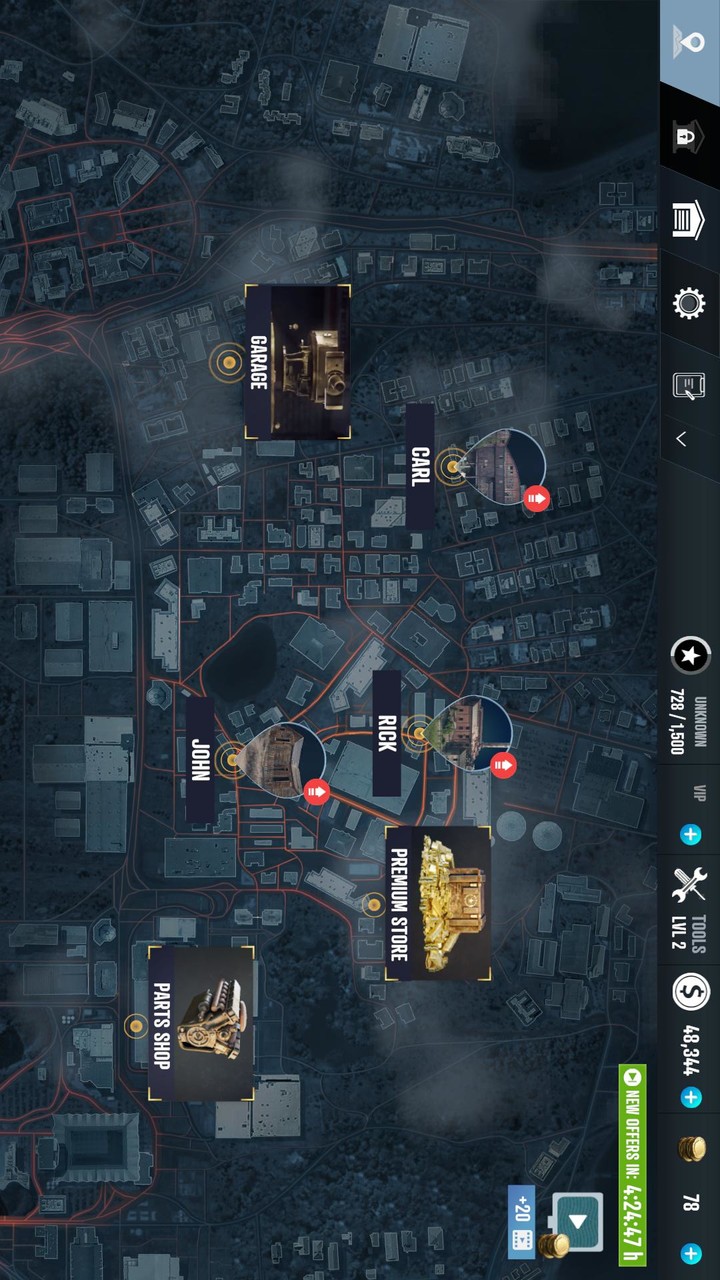Switch to the map pin tab
The width and height of the screenshot is (720, 1280).
point(689,44)
